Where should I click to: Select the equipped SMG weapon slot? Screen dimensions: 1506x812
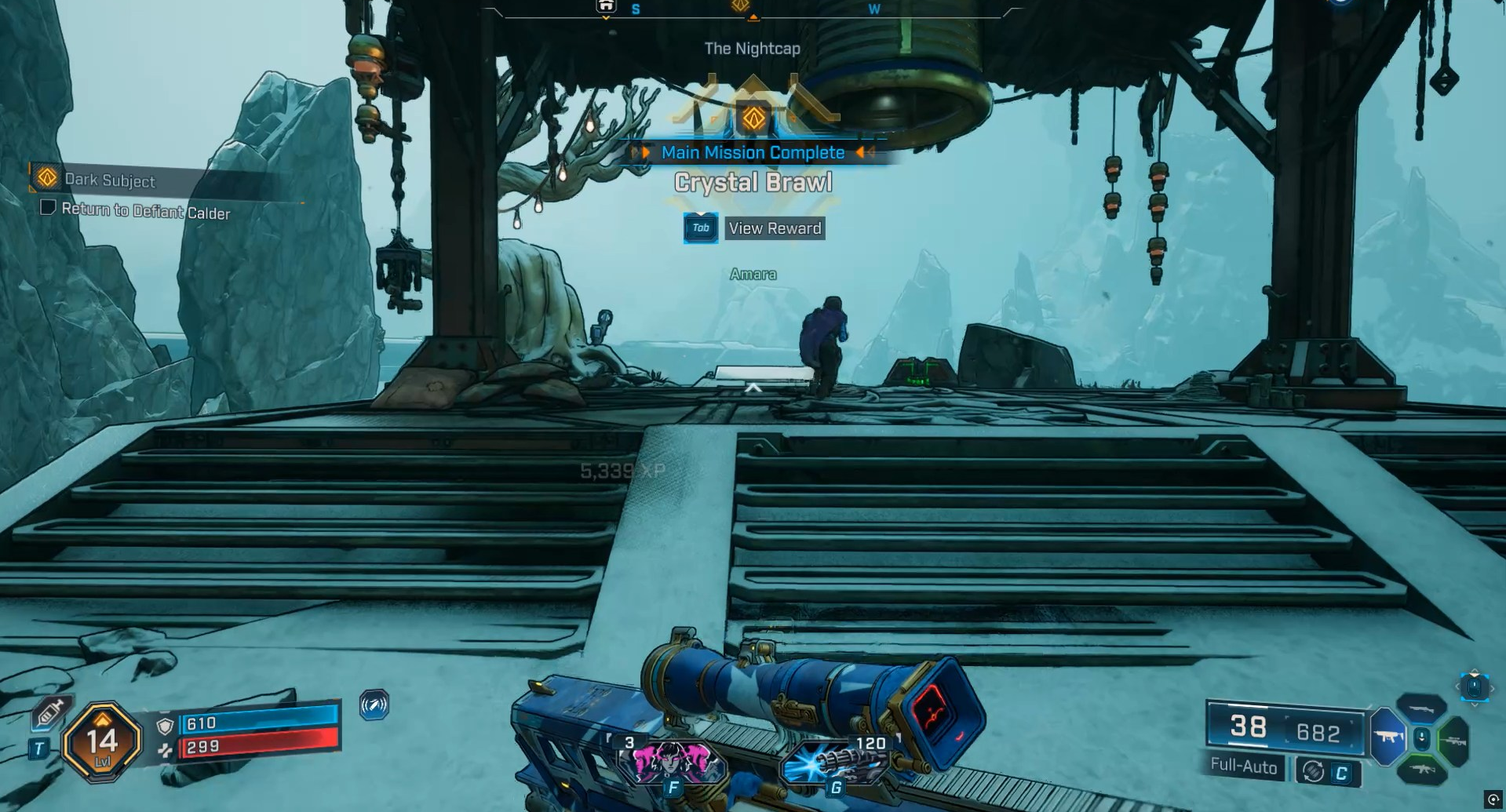pyautogui.click(x=1388, y=737)
